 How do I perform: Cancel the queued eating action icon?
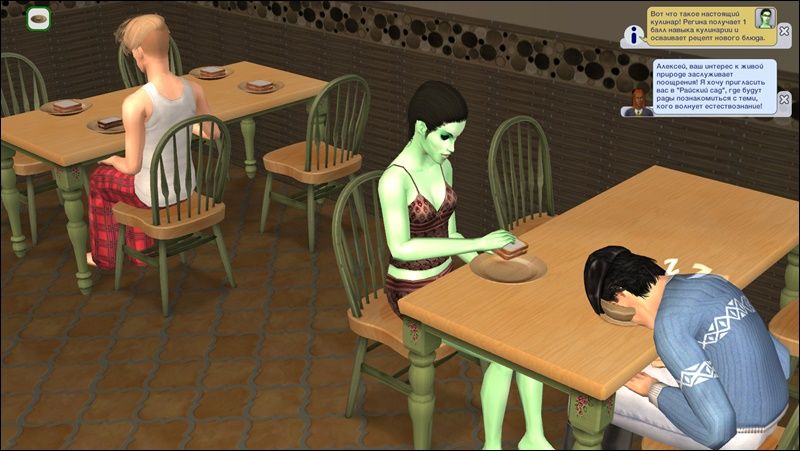pyautogui.click(x=38, y=17)
